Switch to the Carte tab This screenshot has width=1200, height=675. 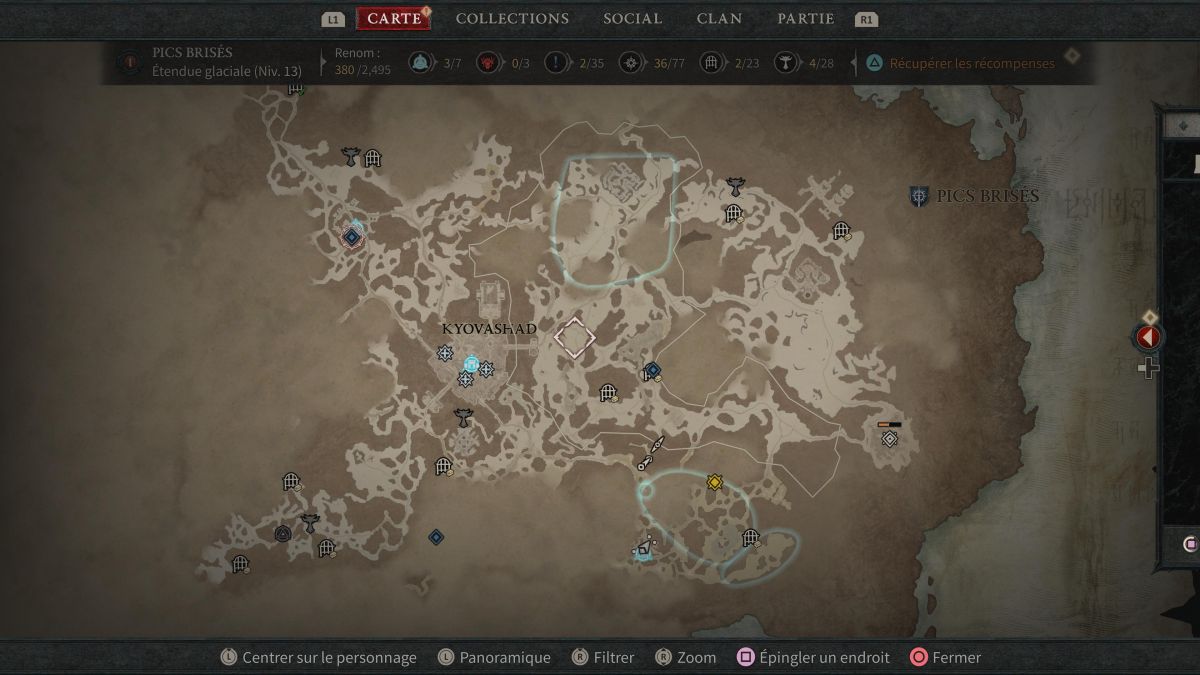pos(393,18)
